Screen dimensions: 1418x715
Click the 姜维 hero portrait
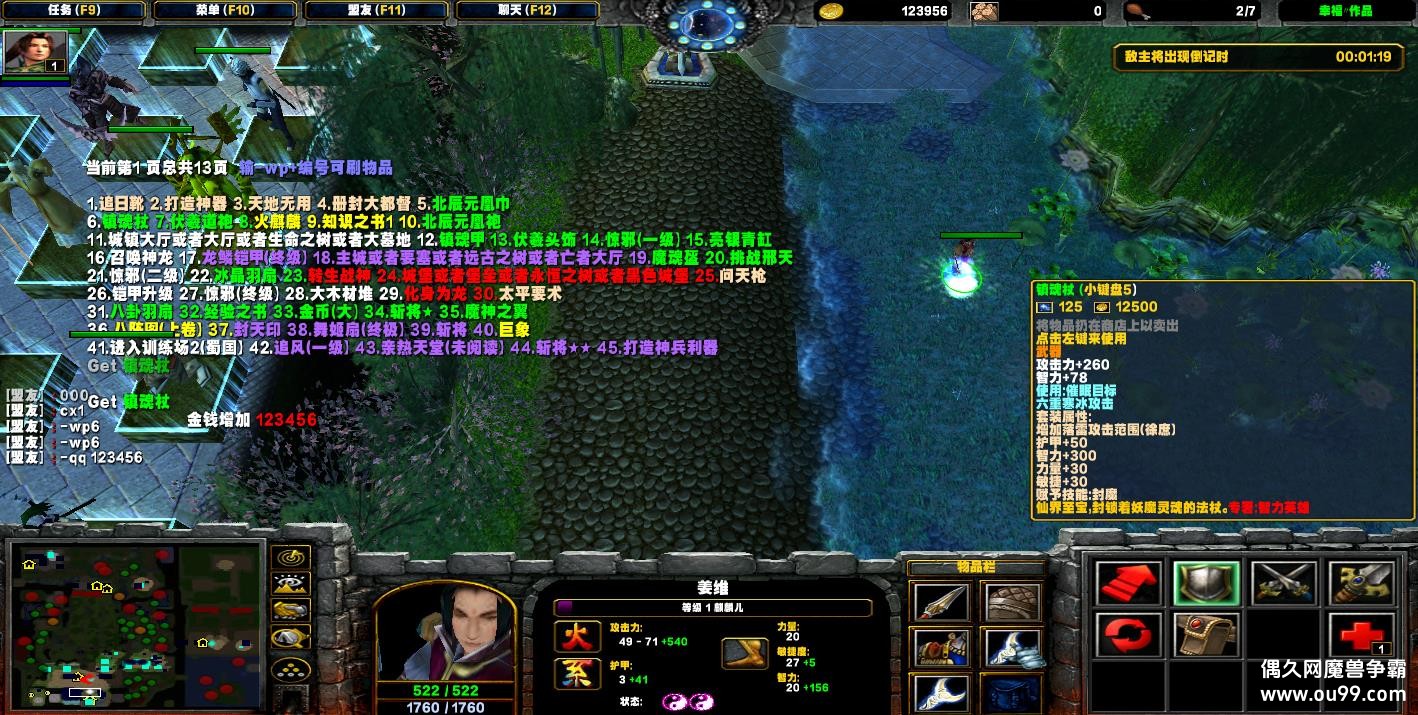(445, 633)
